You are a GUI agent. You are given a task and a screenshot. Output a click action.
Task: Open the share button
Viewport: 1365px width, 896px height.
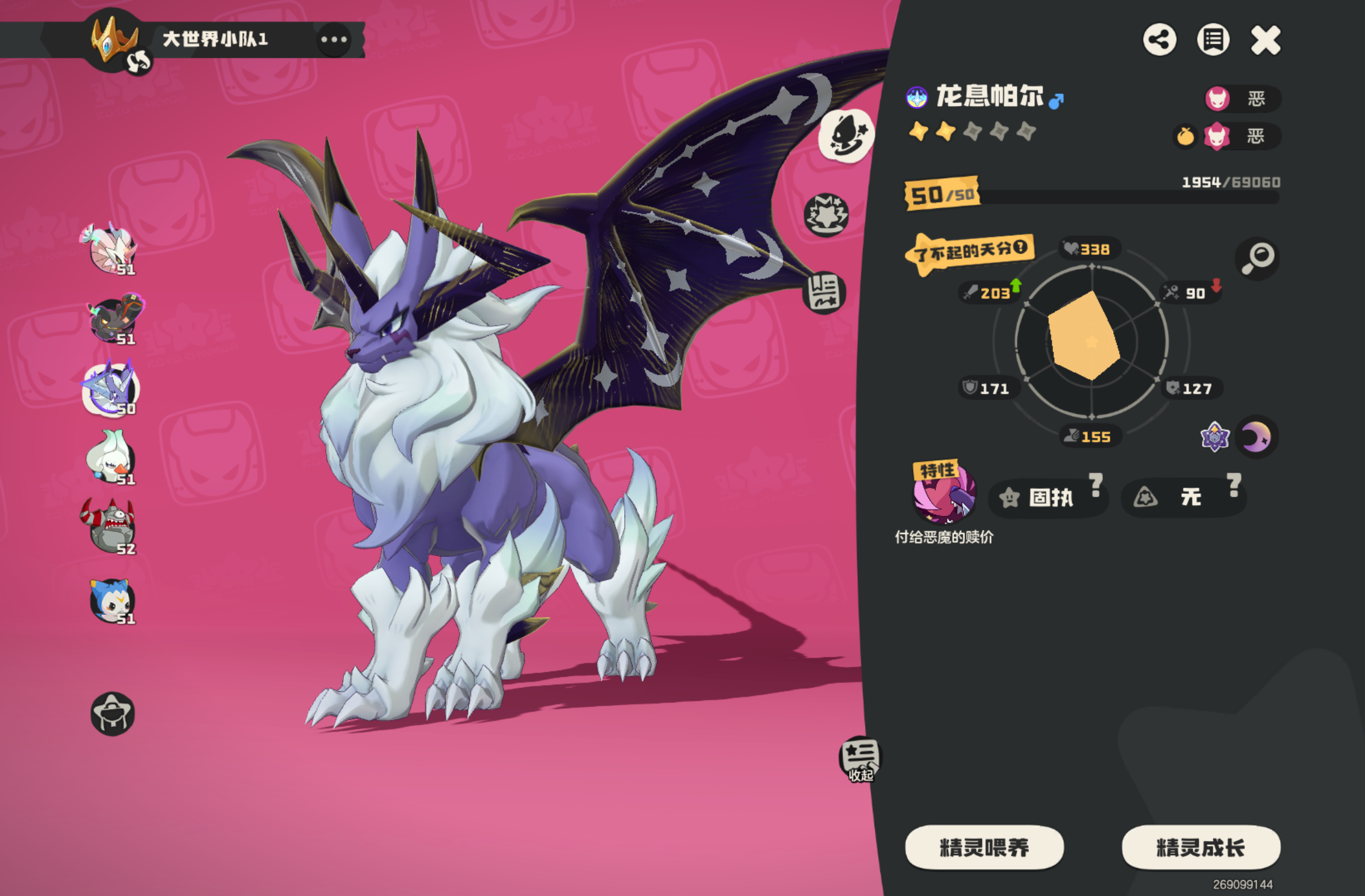pos(1160,40)
